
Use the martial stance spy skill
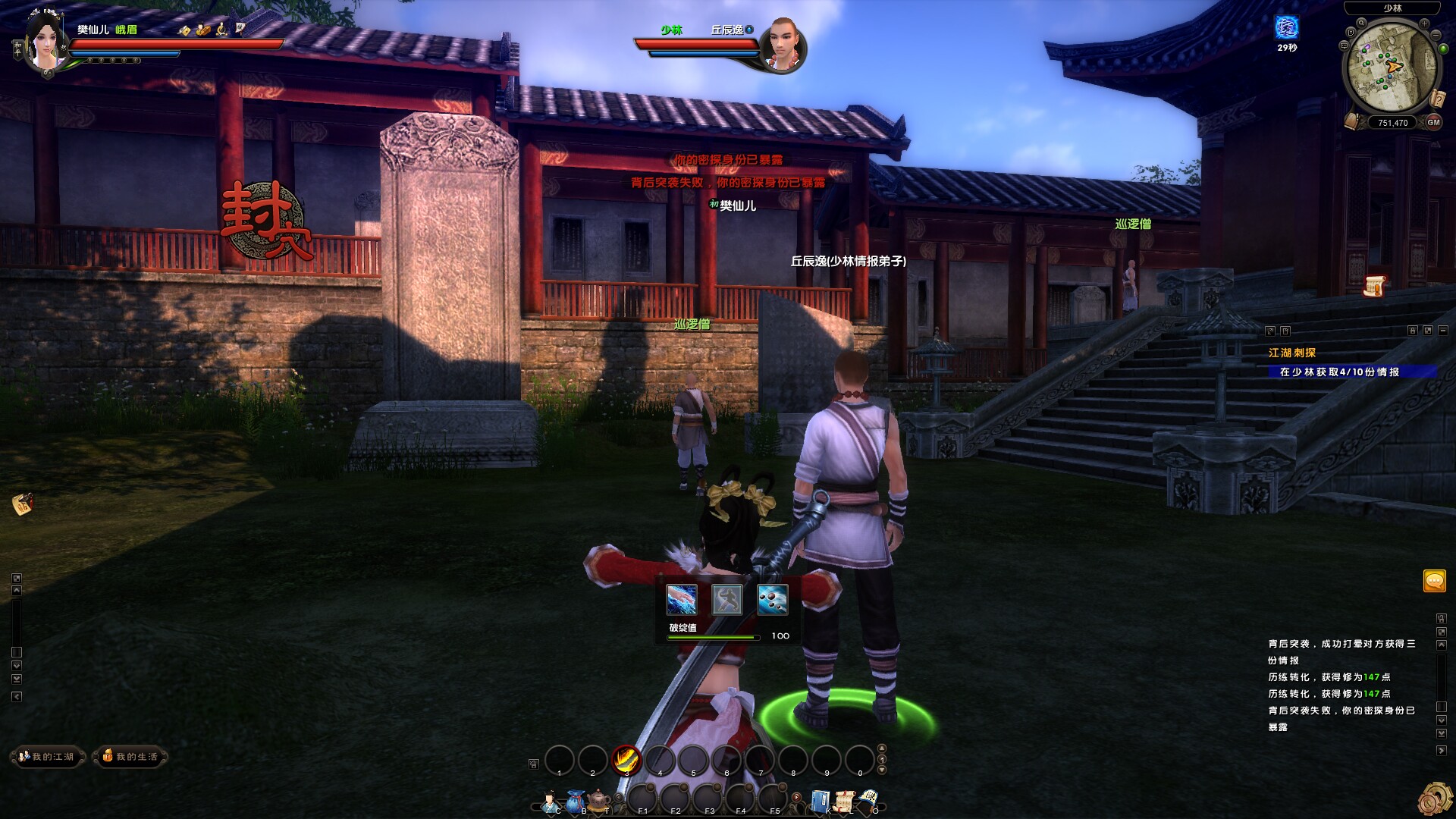point(726,600)
